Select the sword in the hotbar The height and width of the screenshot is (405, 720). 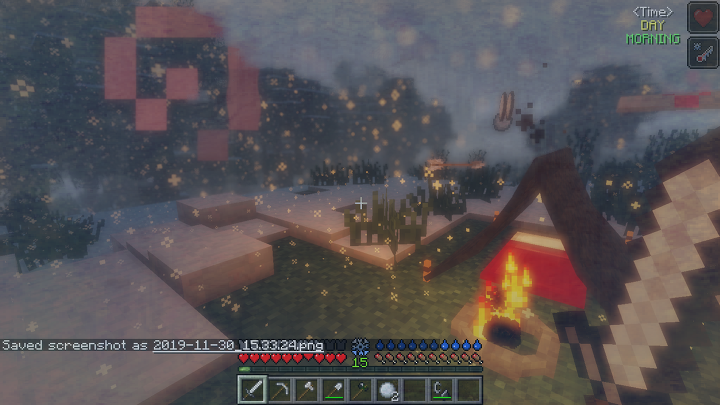(x=252, y=389)
